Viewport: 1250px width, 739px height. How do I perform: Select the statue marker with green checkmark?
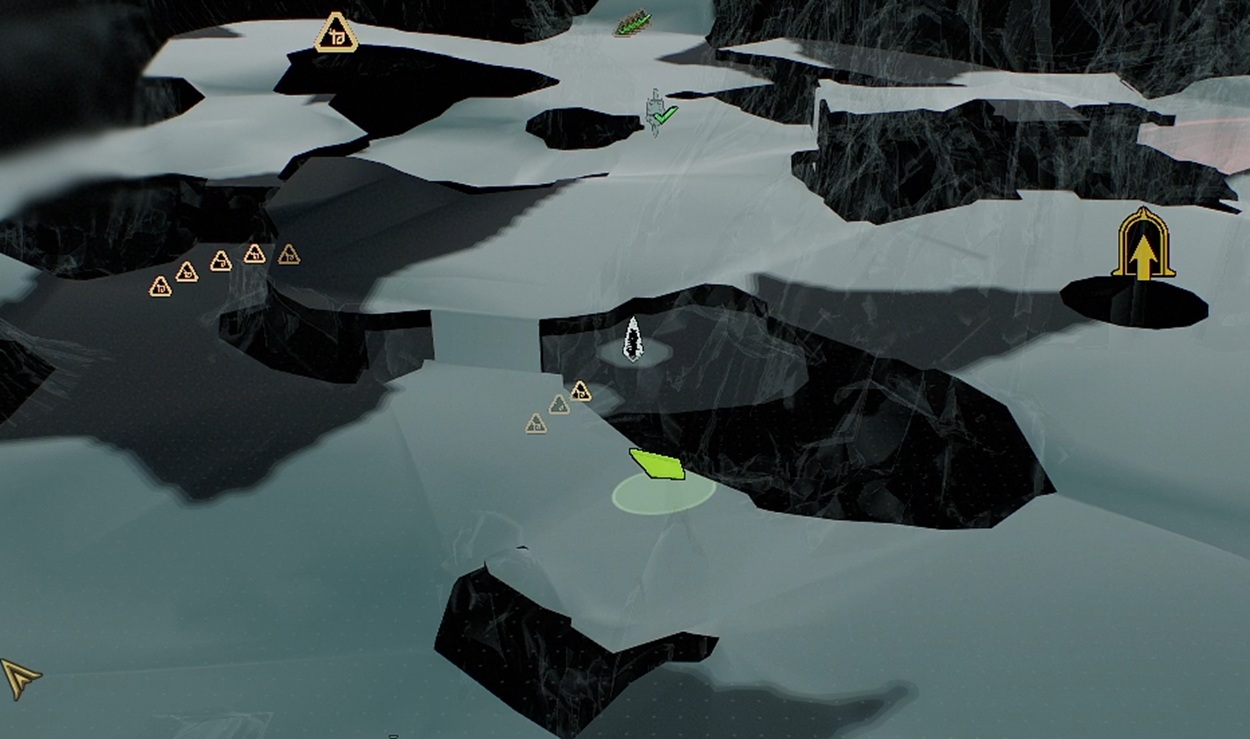pyautogui.click(x=658, y=113)
